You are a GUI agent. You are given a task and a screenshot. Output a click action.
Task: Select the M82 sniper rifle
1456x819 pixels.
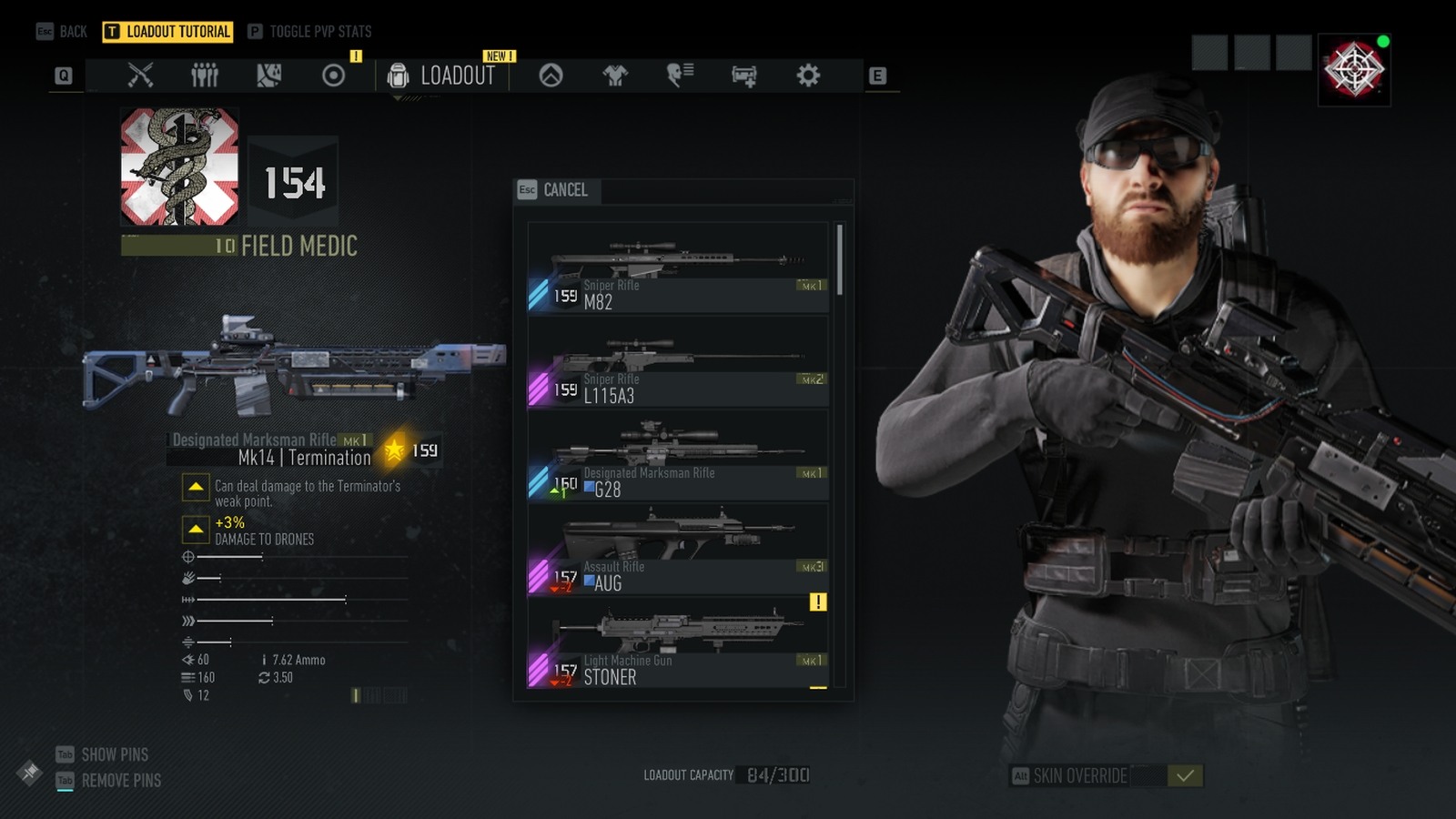[678, 270]
